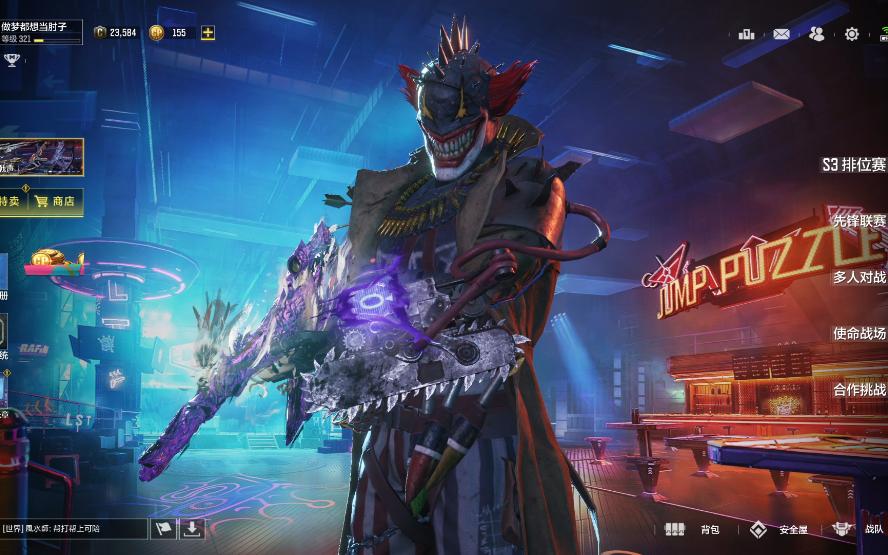Open the download icon near the chat
Screen dimensions: 888x555
pyautogui.click(x=192, y=528)
